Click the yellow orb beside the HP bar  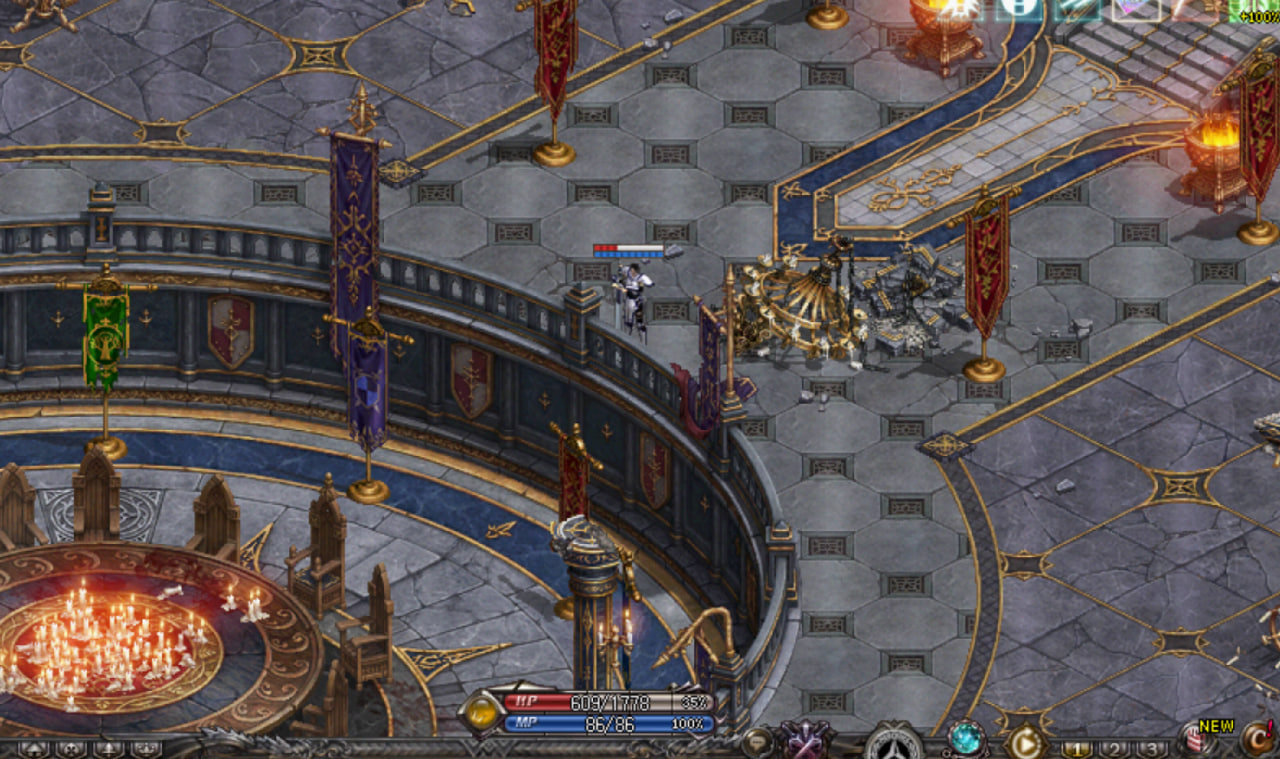483,712
